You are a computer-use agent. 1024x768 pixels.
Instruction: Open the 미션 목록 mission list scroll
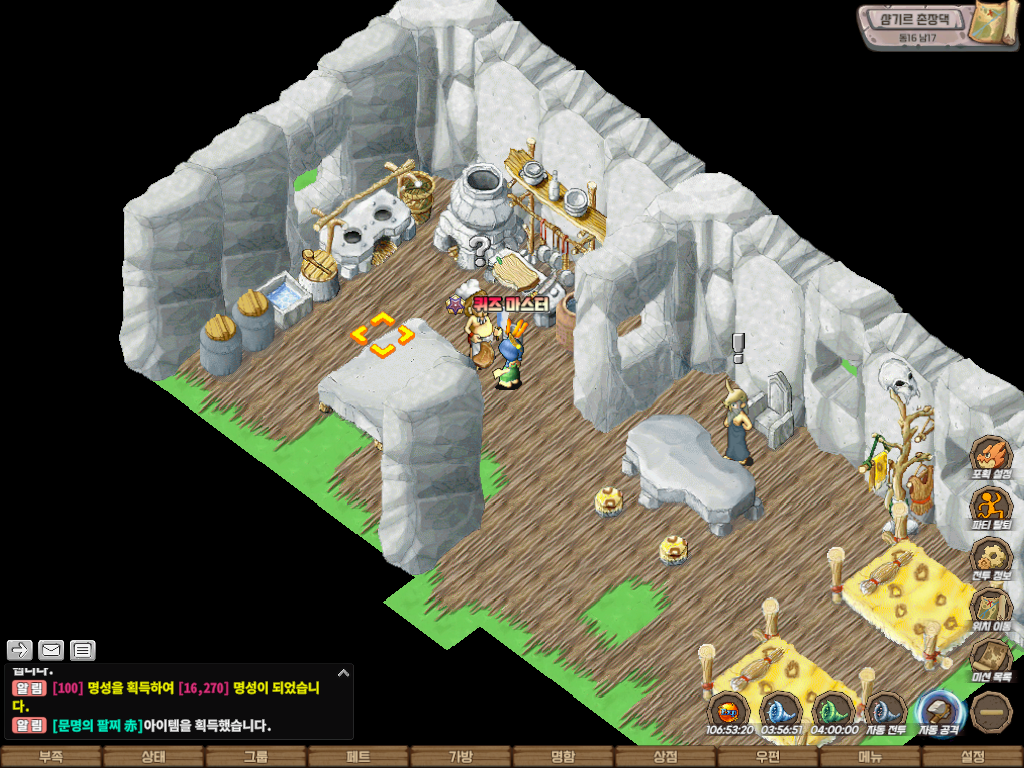pos(992,660)
